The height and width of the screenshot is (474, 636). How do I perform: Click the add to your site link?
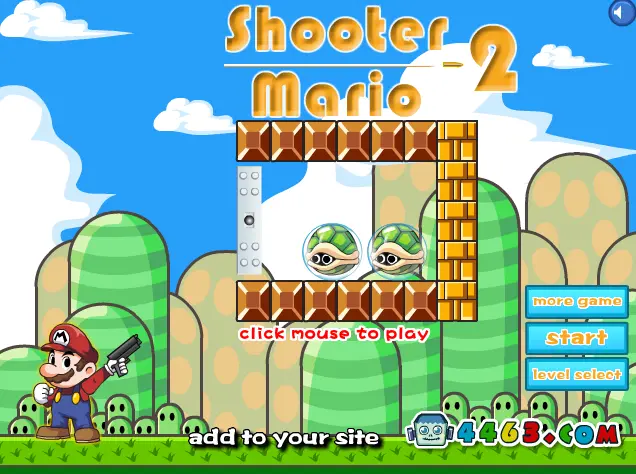284,437
